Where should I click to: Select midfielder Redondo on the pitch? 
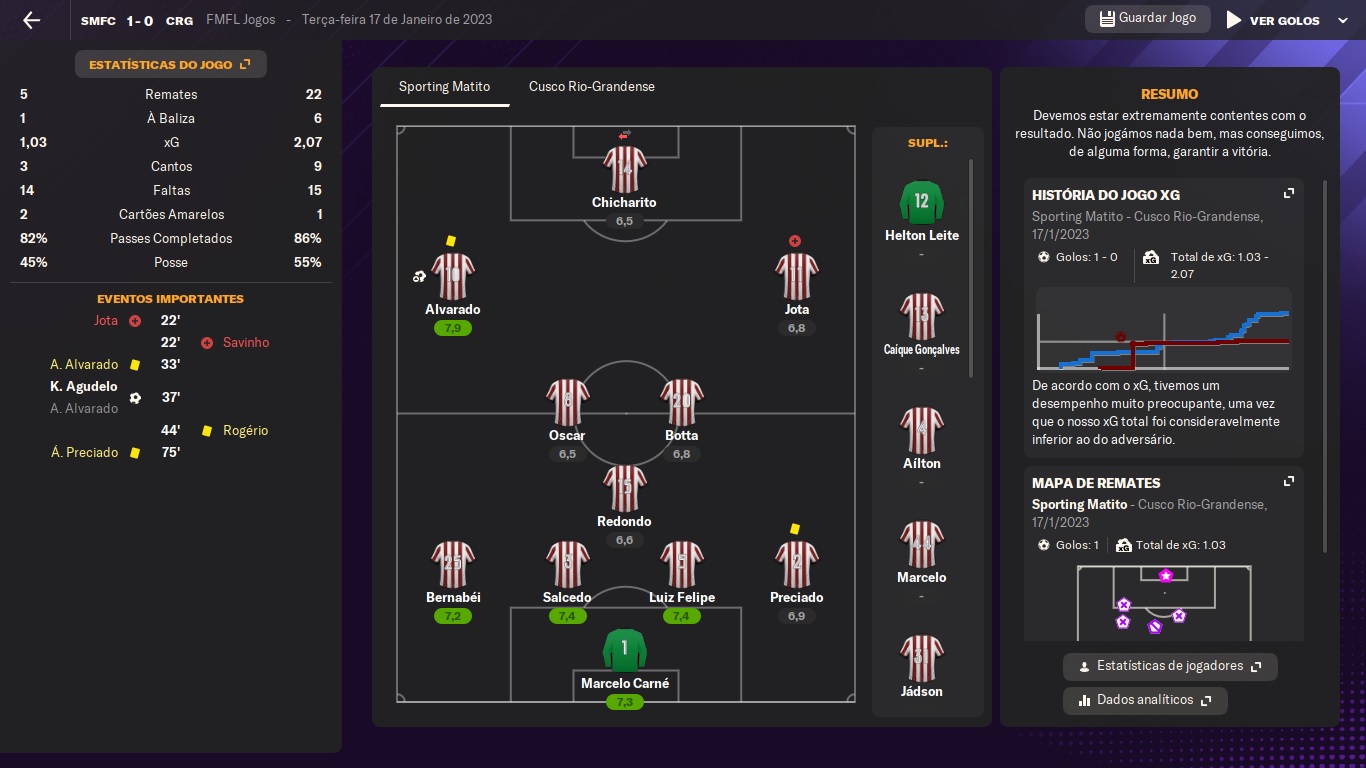pyautogui.click(x=624, y=490)
